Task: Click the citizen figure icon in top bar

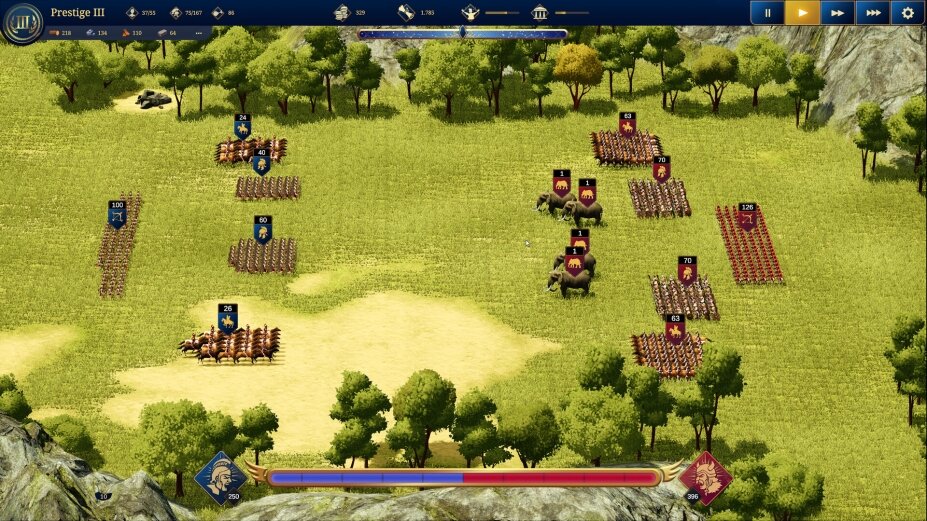Action: tap(469, 13)
